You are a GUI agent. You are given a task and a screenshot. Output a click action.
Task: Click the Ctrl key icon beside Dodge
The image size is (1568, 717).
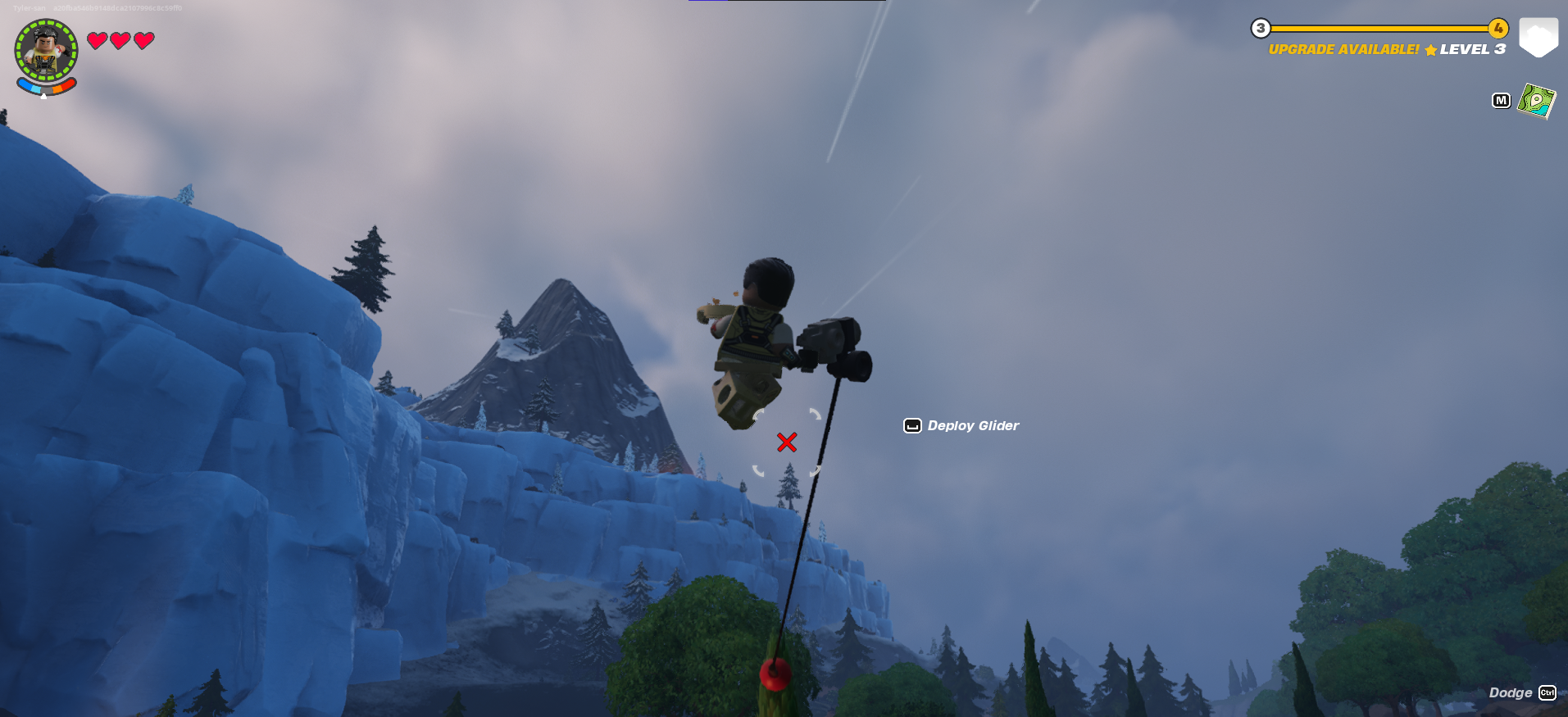(x=1548, y=692)
